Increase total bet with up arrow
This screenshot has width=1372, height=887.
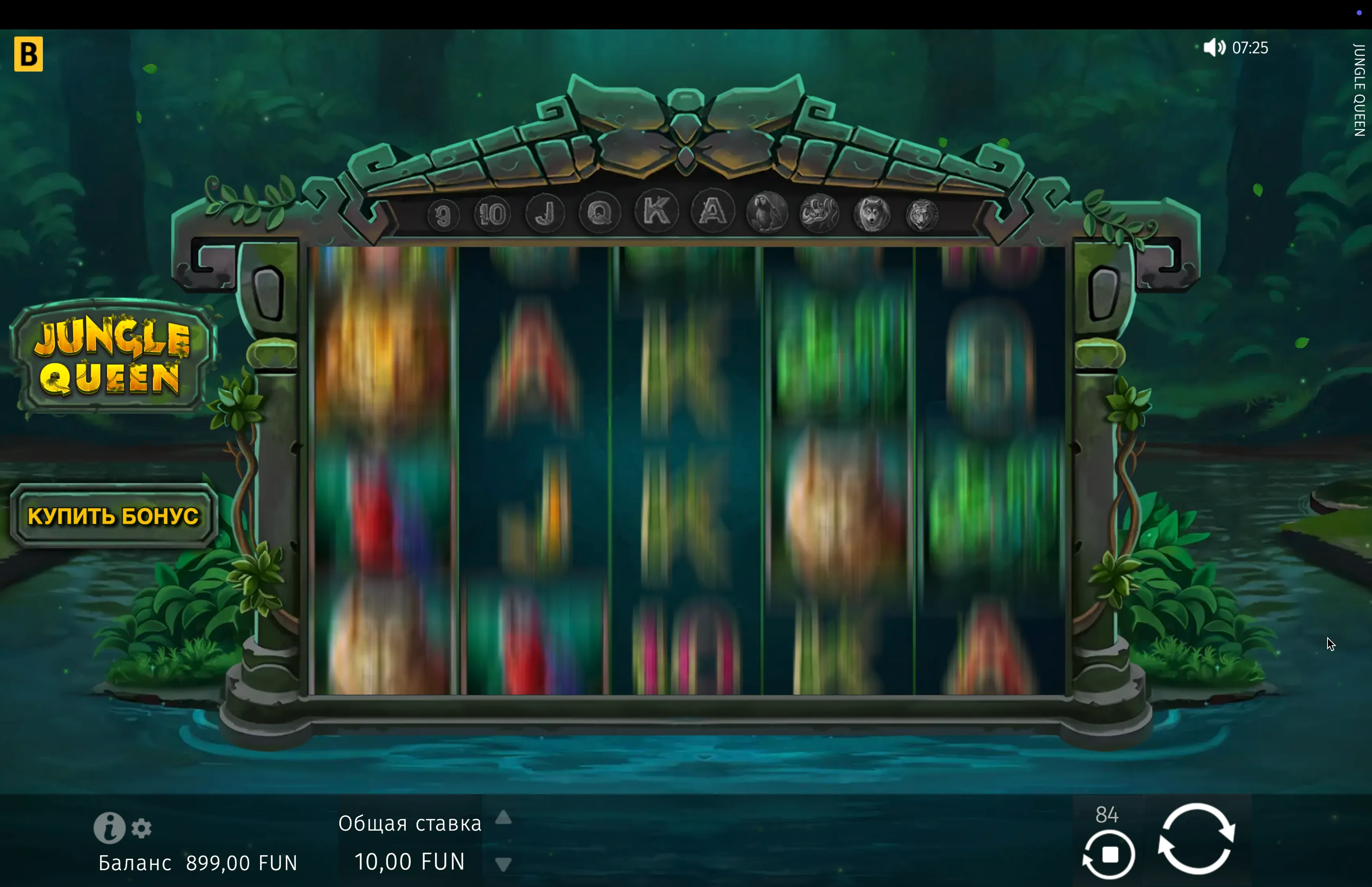click(x=503, y=817)
